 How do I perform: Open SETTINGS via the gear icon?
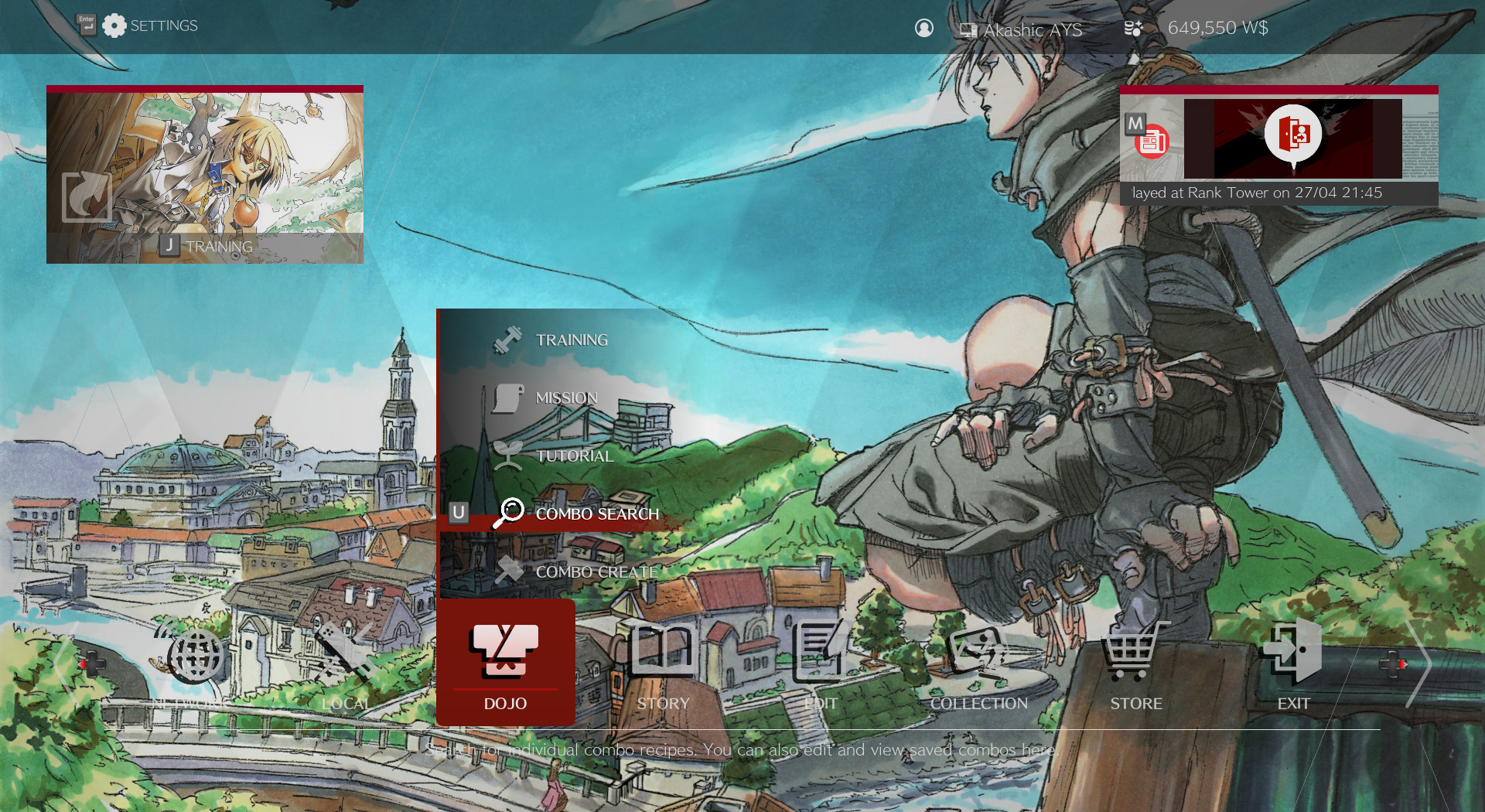114,25
